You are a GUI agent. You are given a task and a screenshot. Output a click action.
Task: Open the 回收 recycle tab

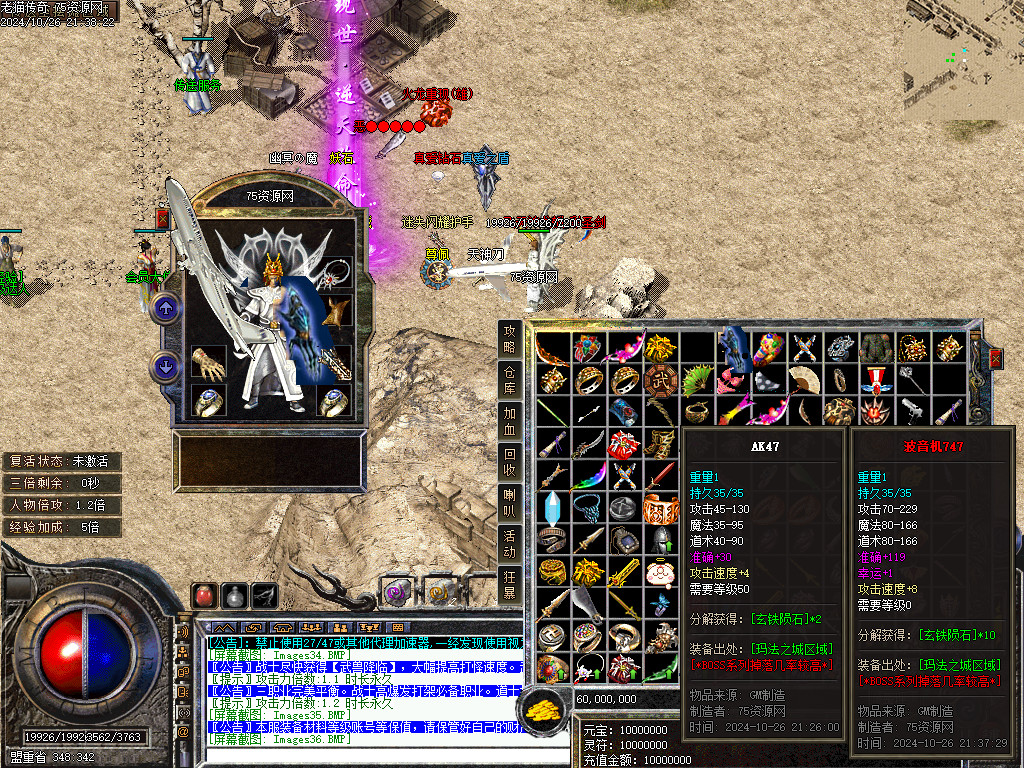pyautogui.click(x=510, y=462)
